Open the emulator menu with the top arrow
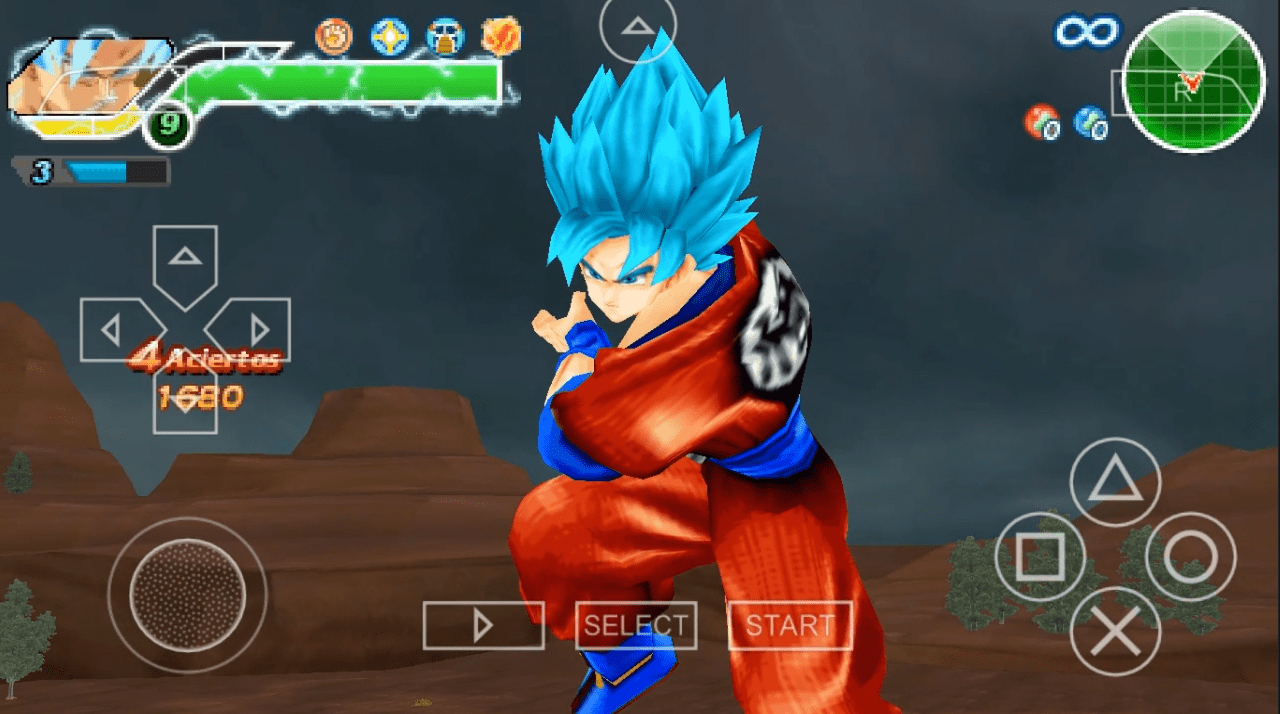Image resolution: width=1280 pixels, height=714 pixels. pos(637,27)
